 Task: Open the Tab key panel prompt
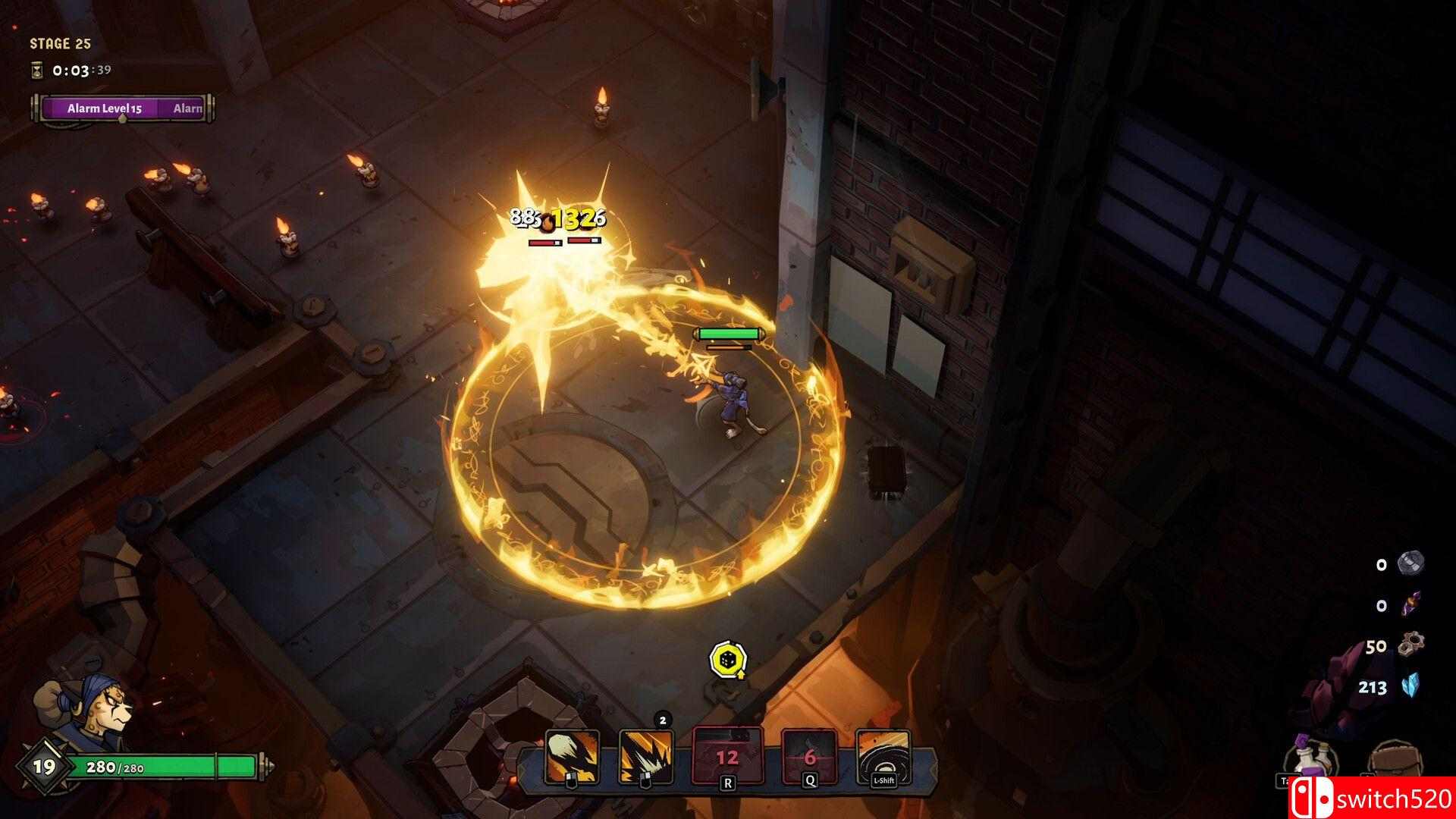[x=1285, y=781]
